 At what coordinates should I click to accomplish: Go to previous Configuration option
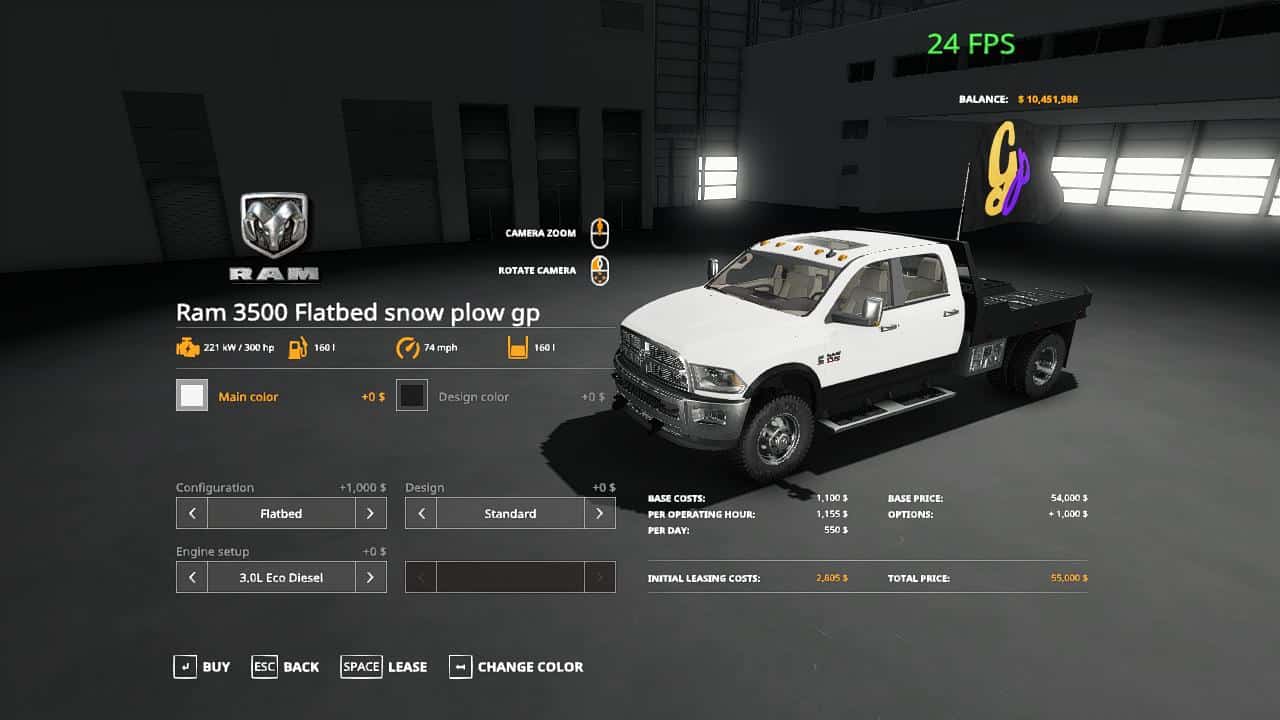pyautogui.click(x=192, y=513)
